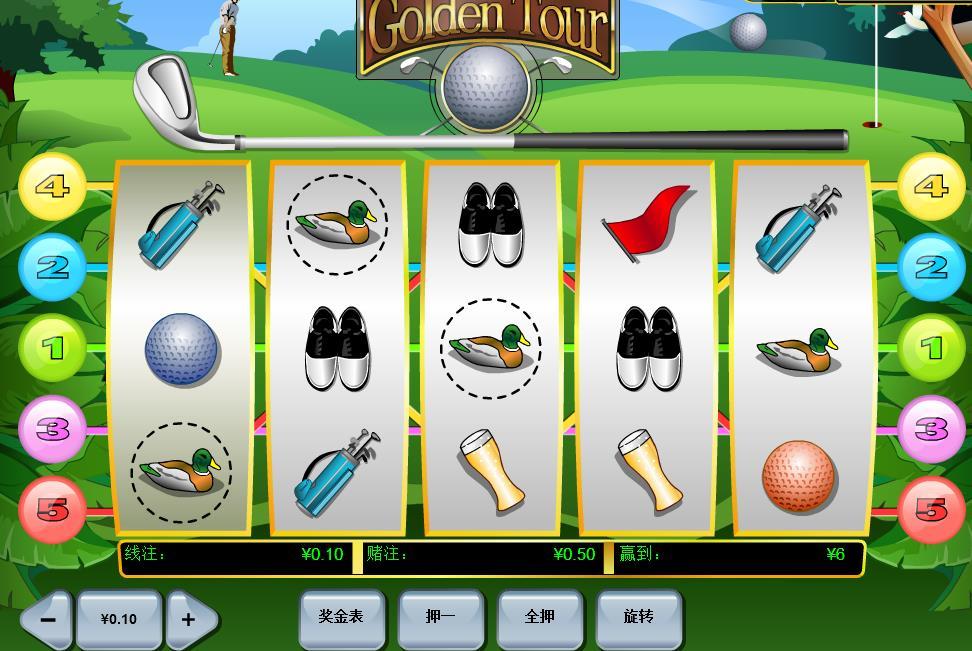Open the 奖金表 paytable
Screen dimensions: 972x651
(341, 617)
